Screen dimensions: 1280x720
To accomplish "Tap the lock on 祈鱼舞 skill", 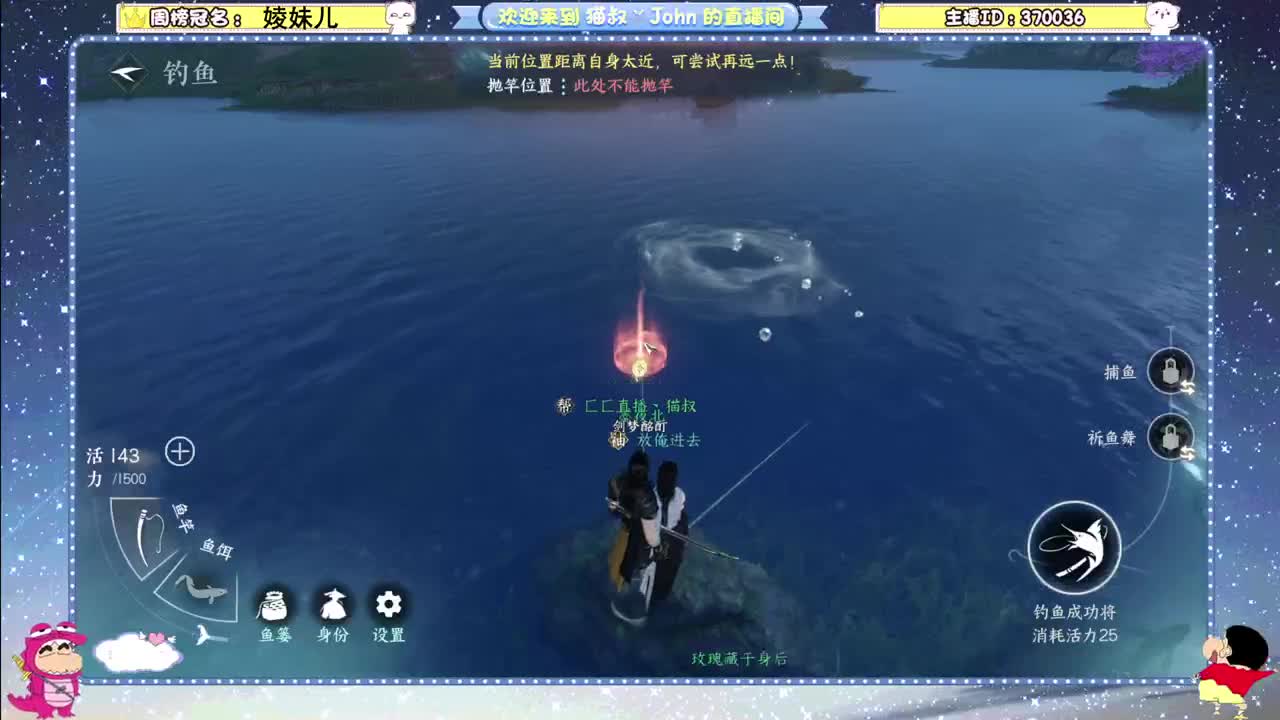I will 1170,438.
